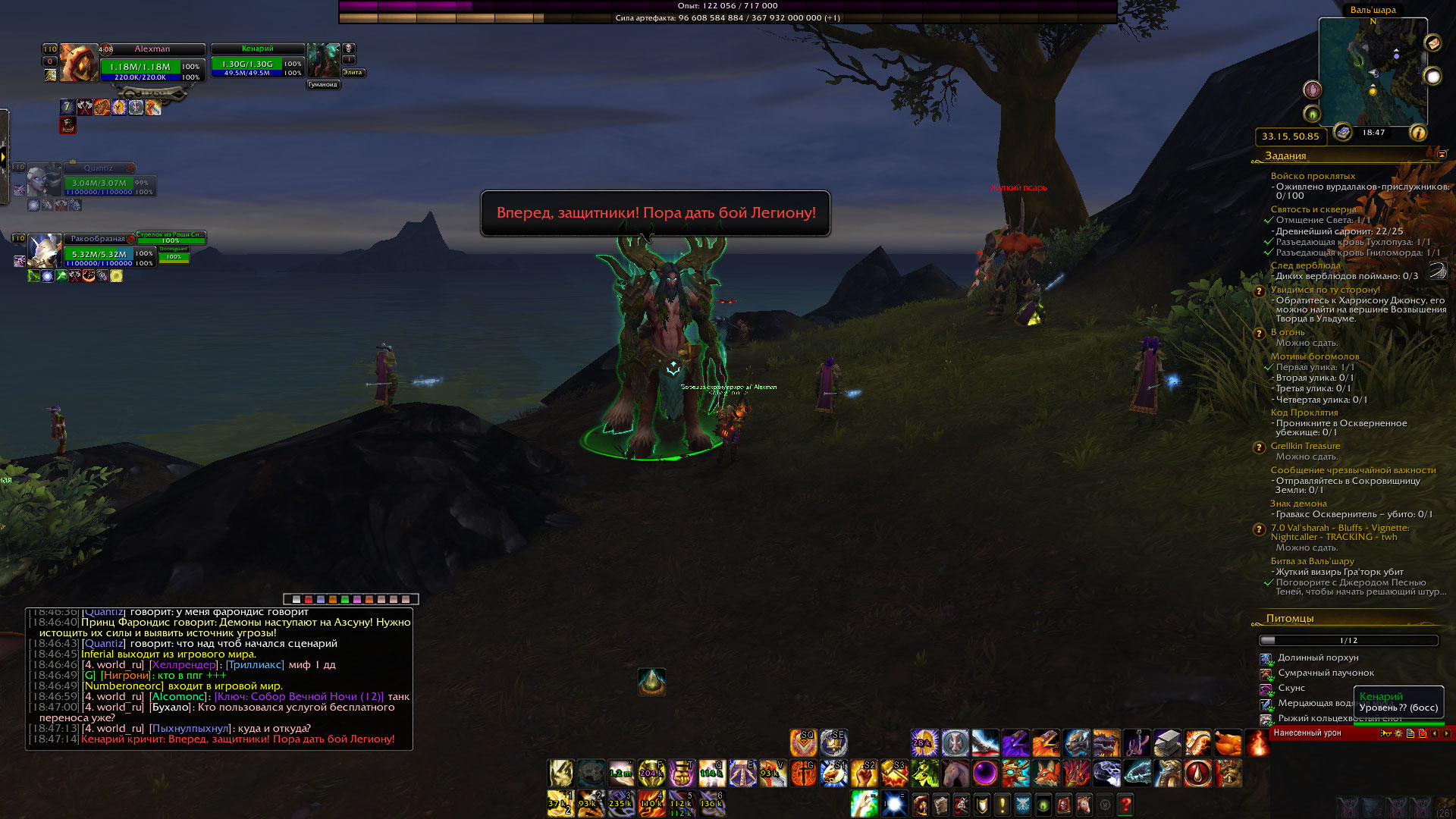Select the 'Войско проклятых' quest entry
The image size is (1456, 819).
tap(1313, 176)
